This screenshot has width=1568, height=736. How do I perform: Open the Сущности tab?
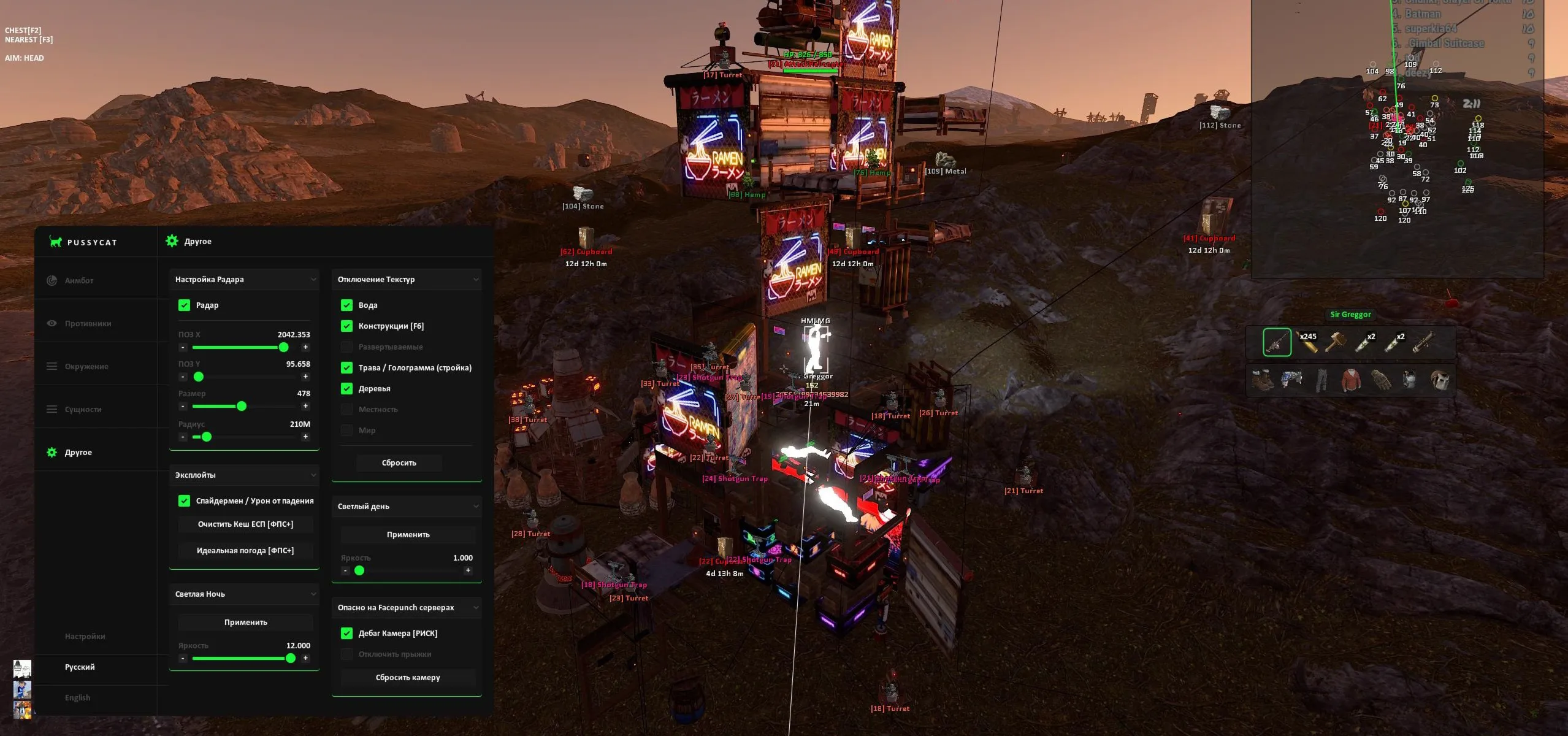click(83, 409)
